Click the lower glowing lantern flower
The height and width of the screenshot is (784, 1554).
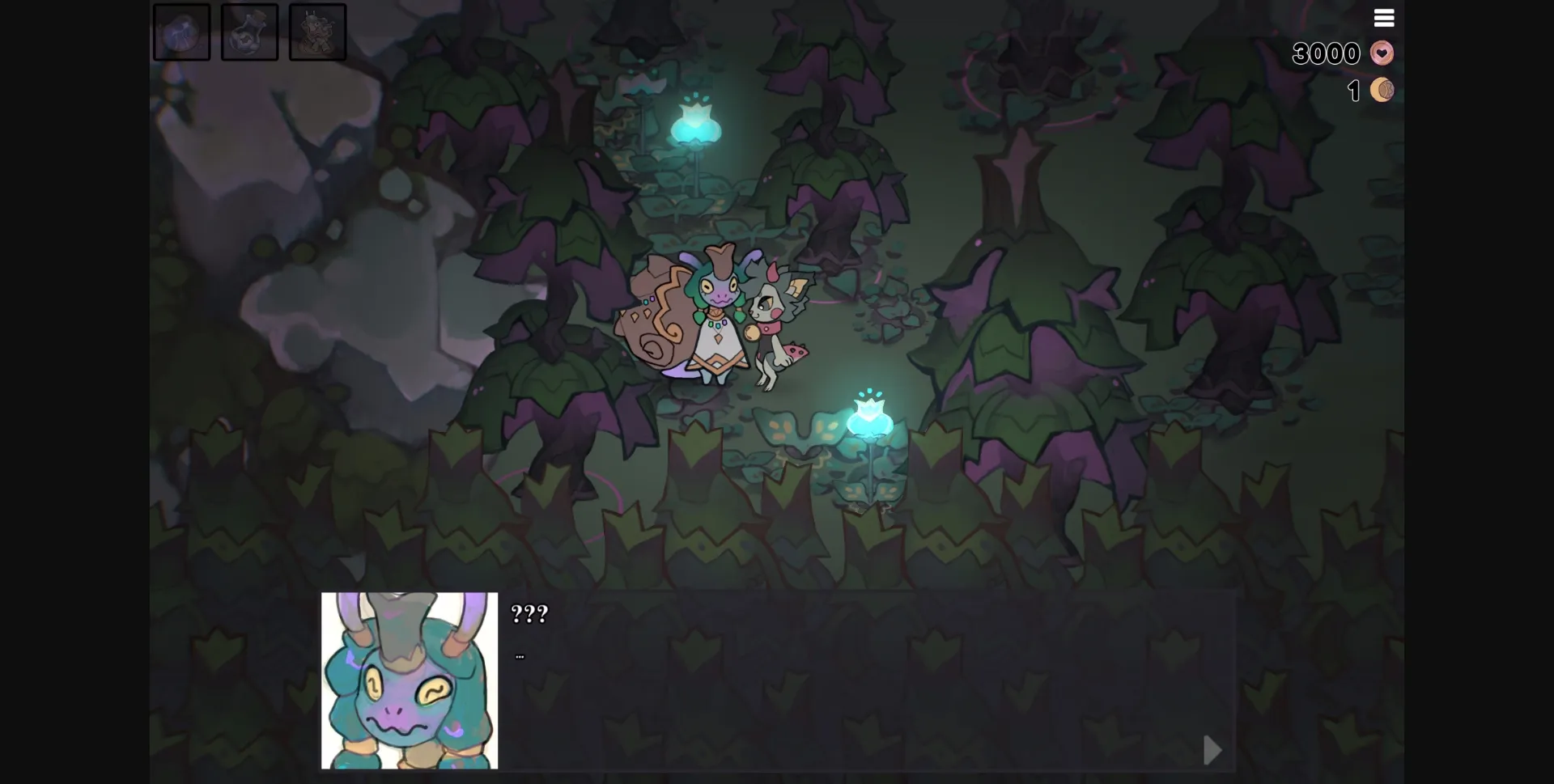click(869, 418)
